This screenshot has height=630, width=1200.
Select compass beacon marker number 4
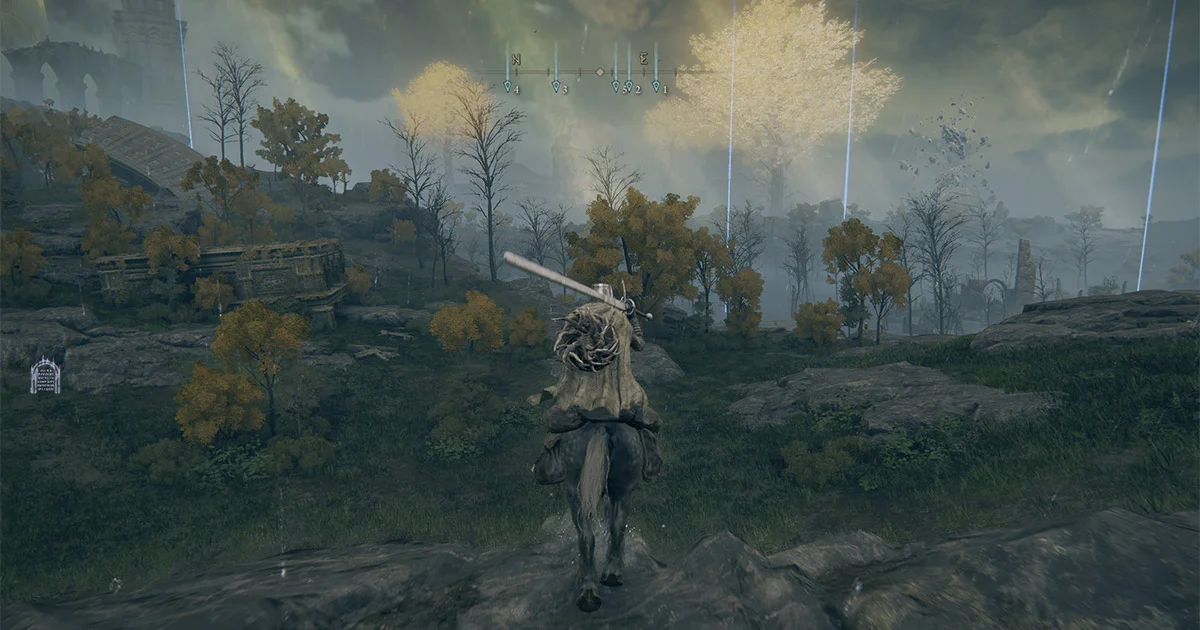tap(507, 87)
